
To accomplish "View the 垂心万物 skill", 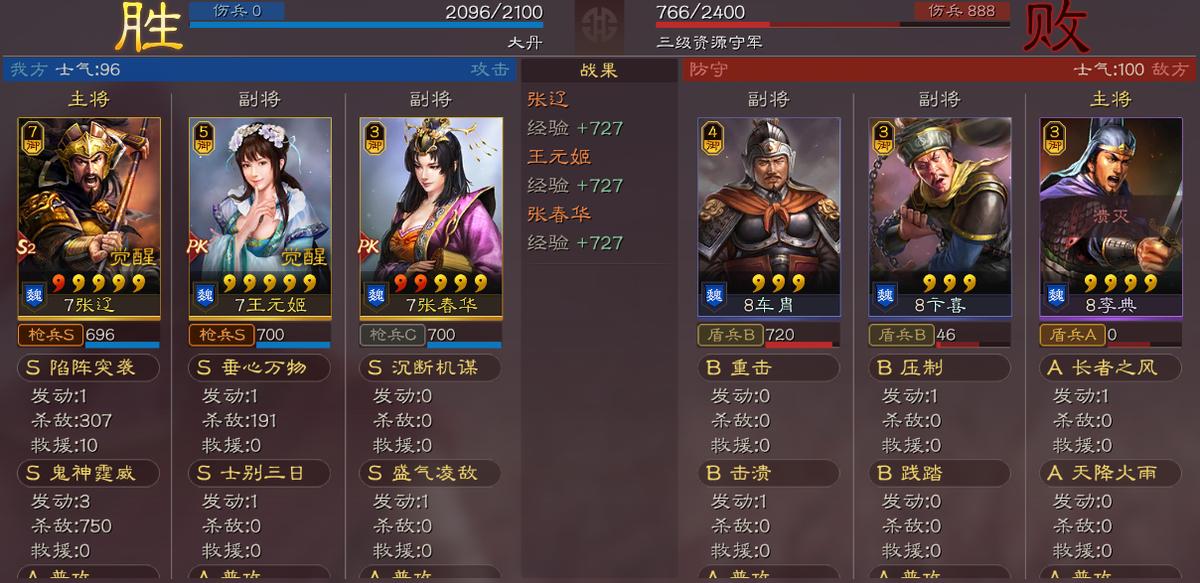I will (x=260, y=368).
